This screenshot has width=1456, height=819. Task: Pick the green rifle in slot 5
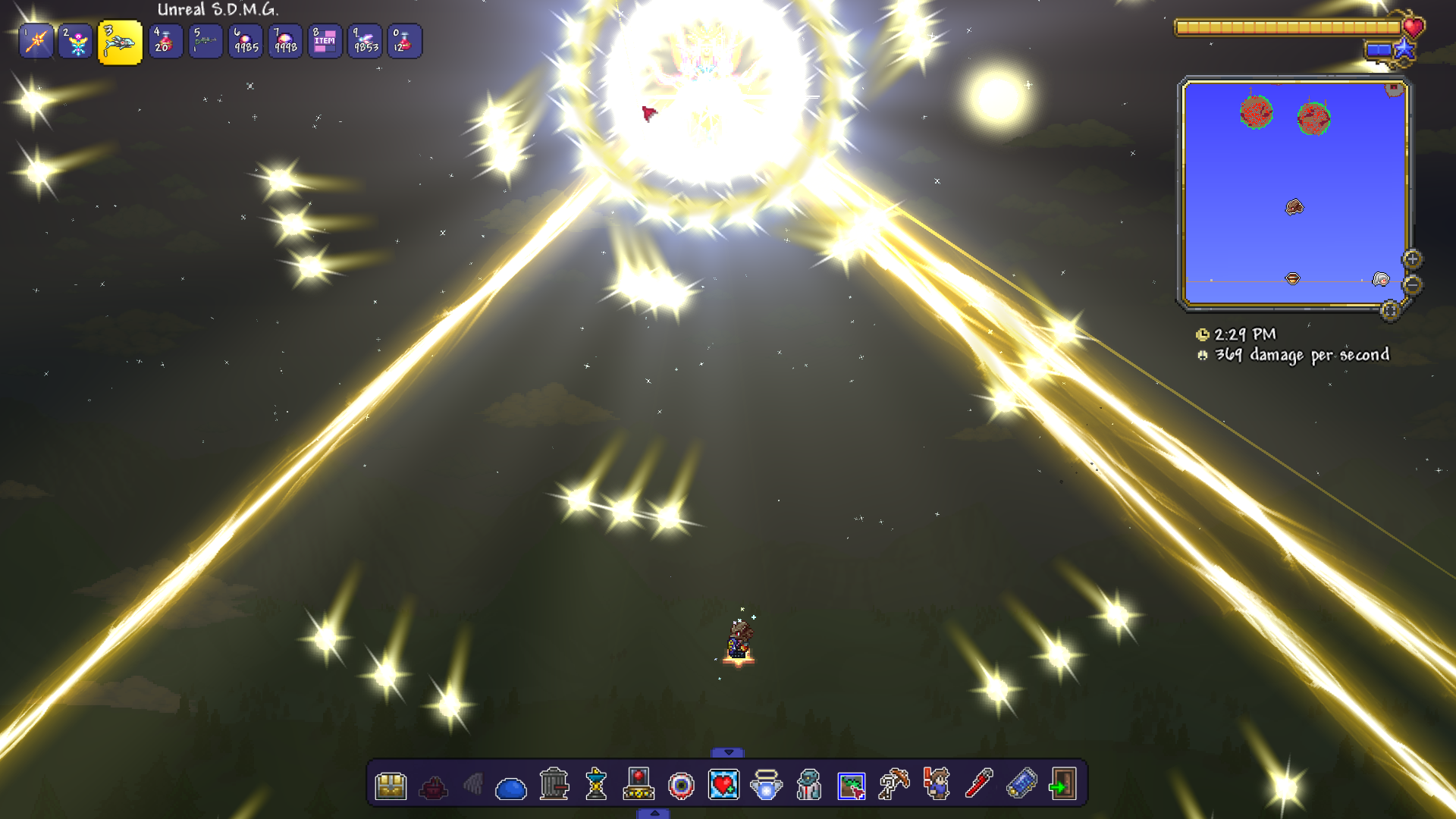click(x=206, y=42)
